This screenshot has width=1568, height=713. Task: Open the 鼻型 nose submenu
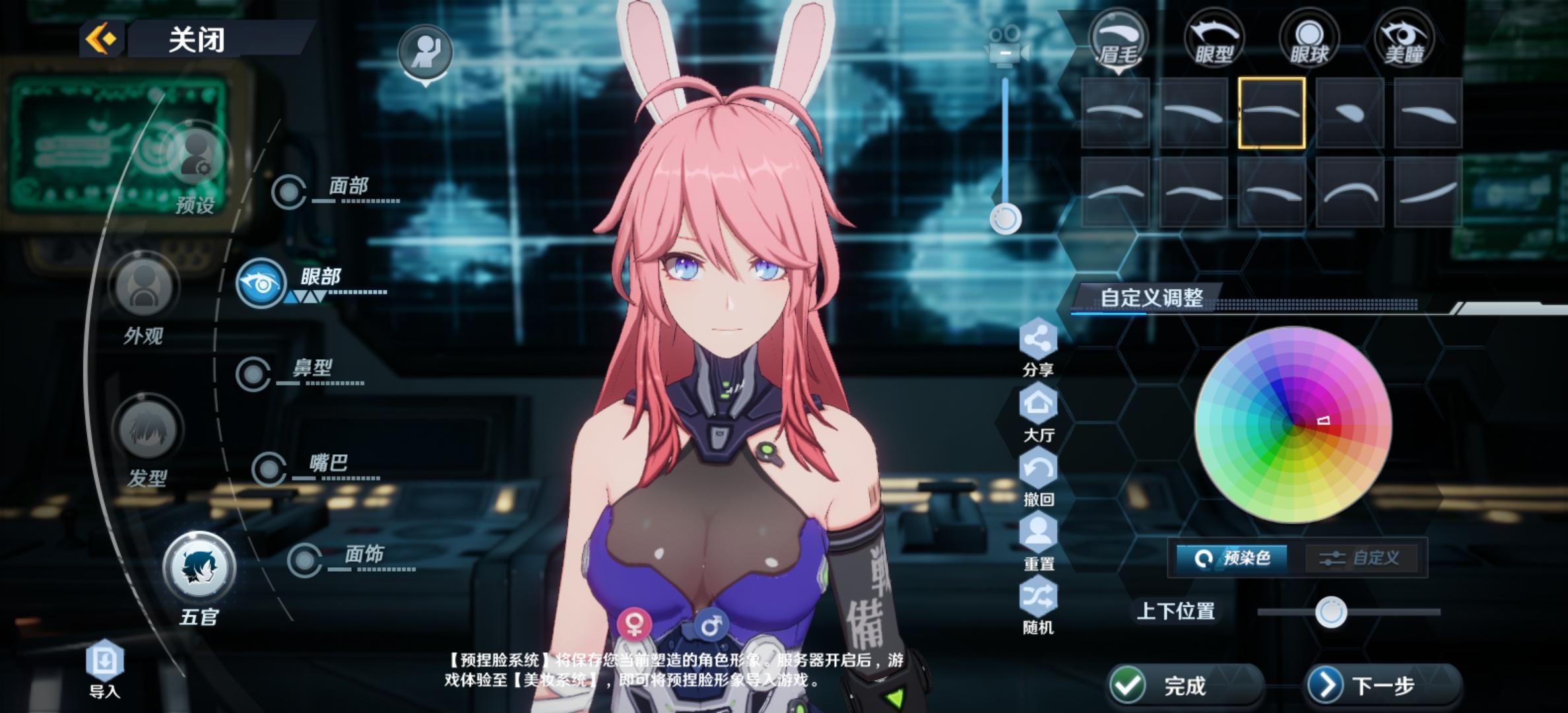point(253,374)
